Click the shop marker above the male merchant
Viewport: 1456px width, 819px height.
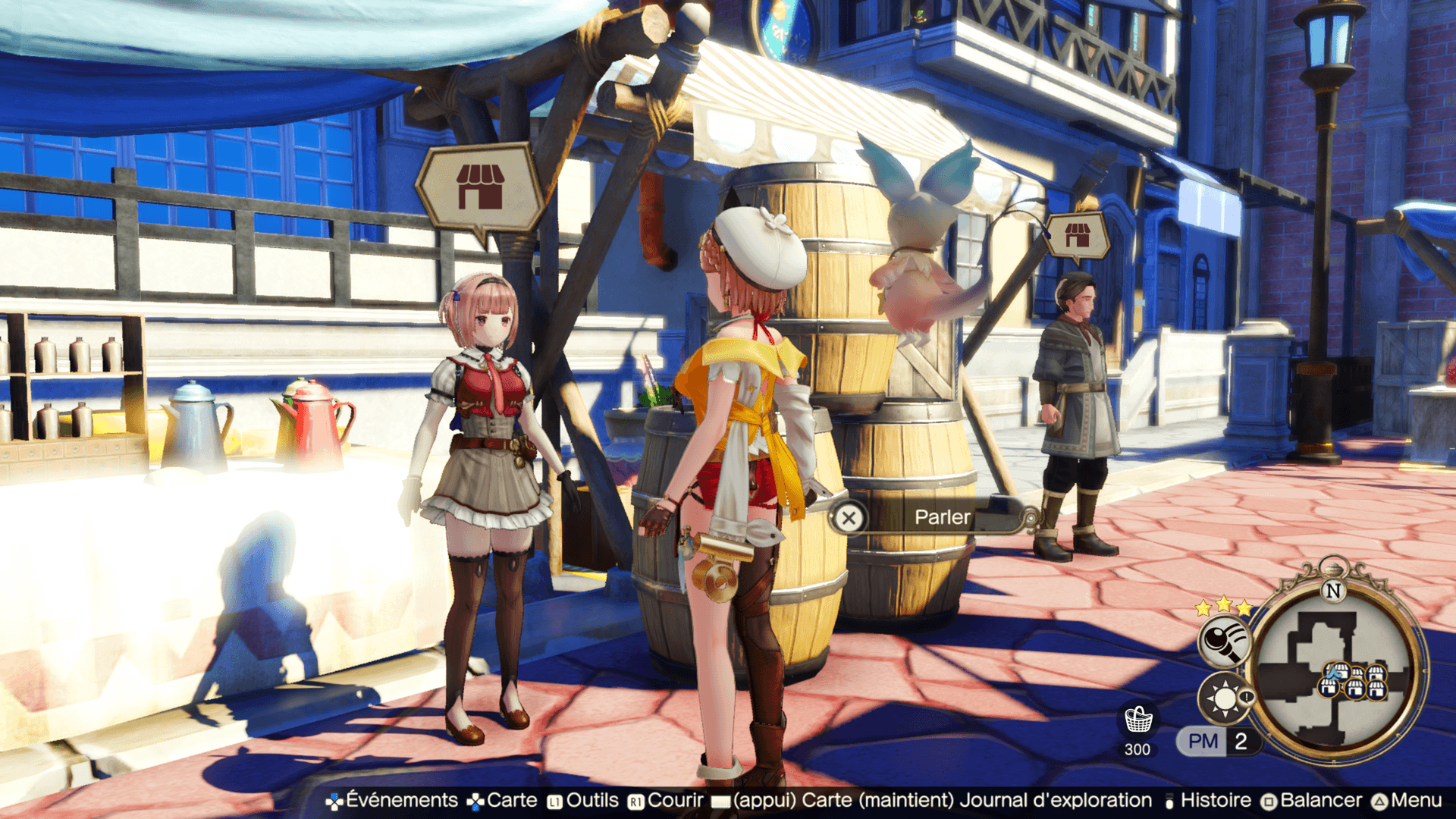(x=1077, y=236)
